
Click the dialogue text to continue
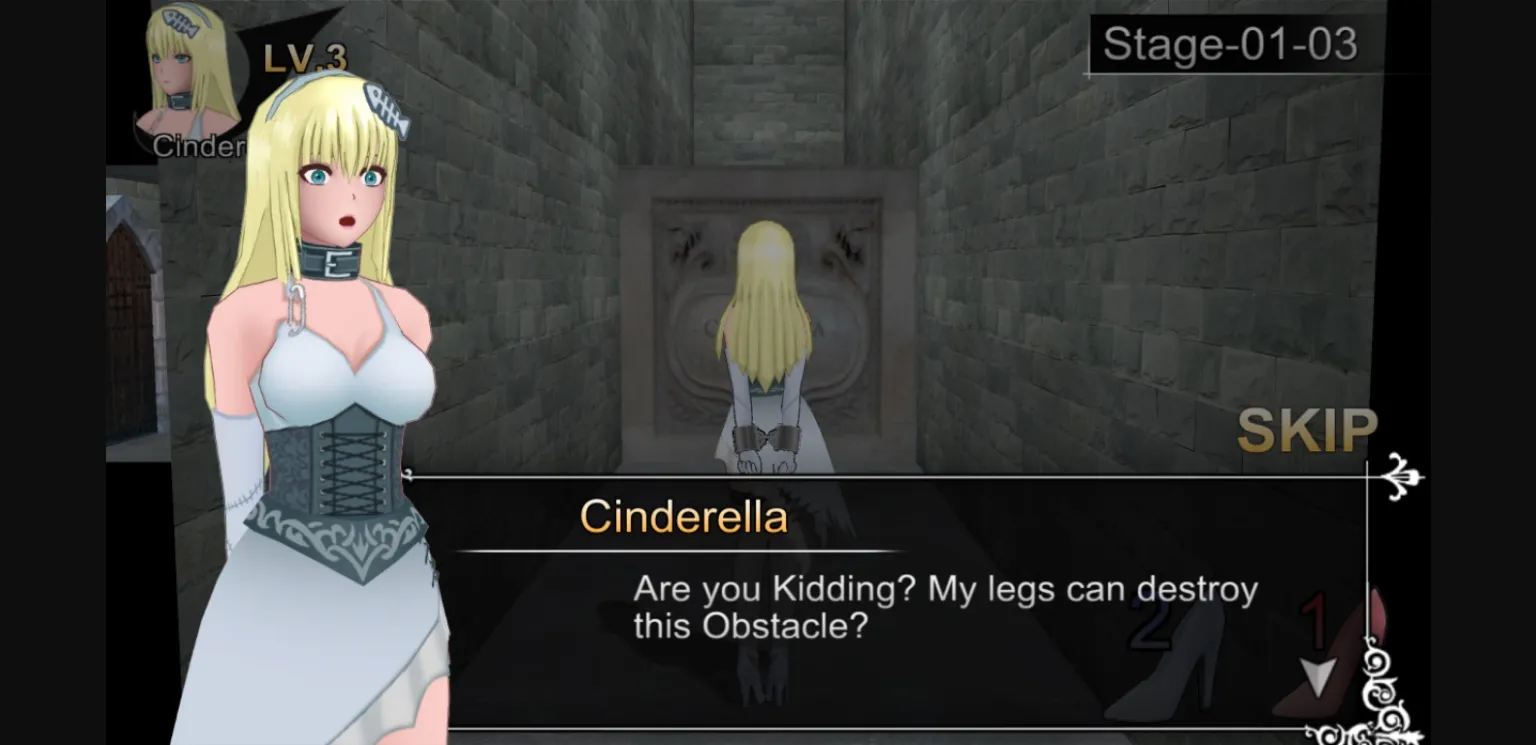click(945, 603)
